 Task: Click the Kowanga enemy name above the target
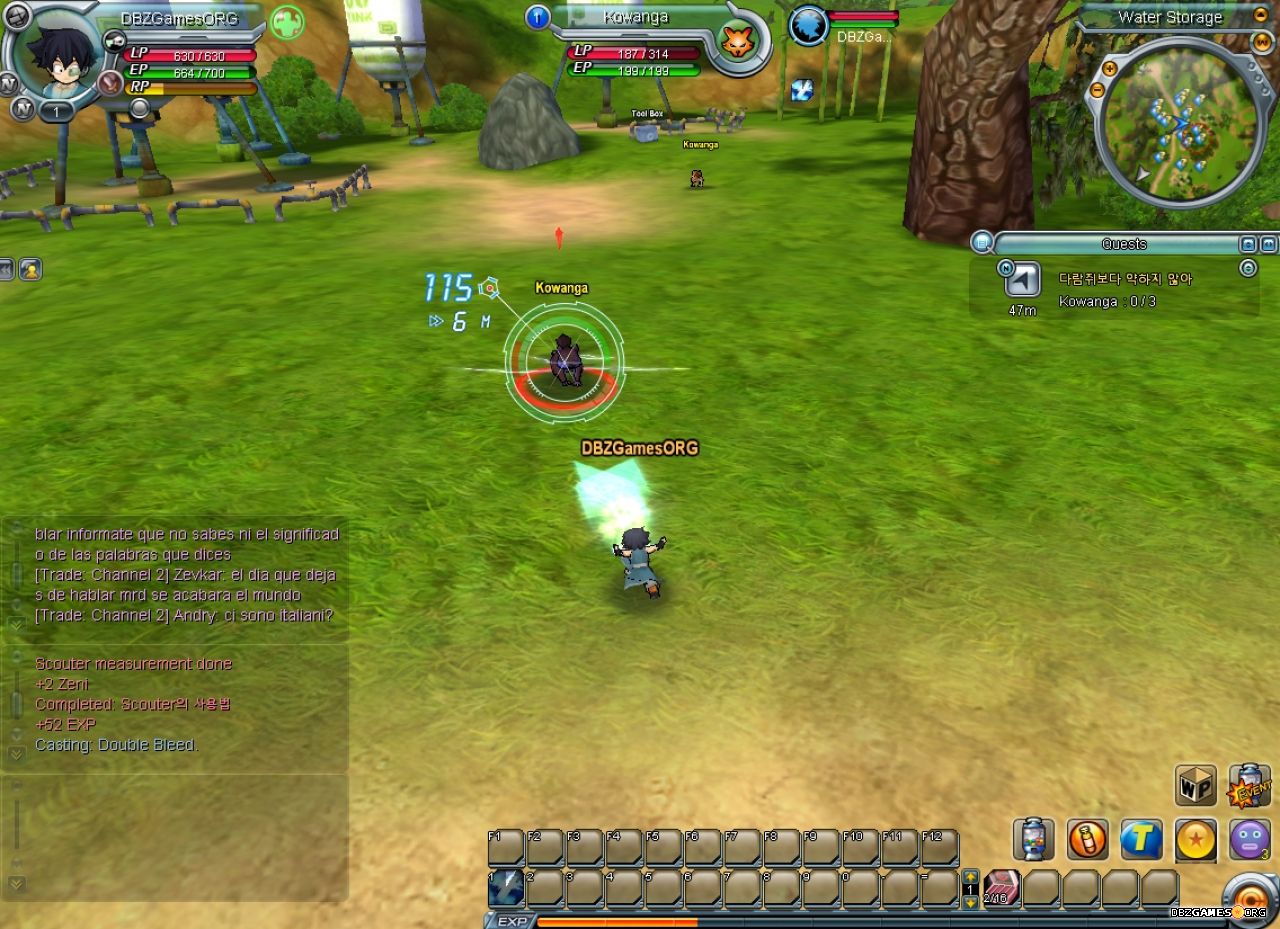[x=561, y=287]
